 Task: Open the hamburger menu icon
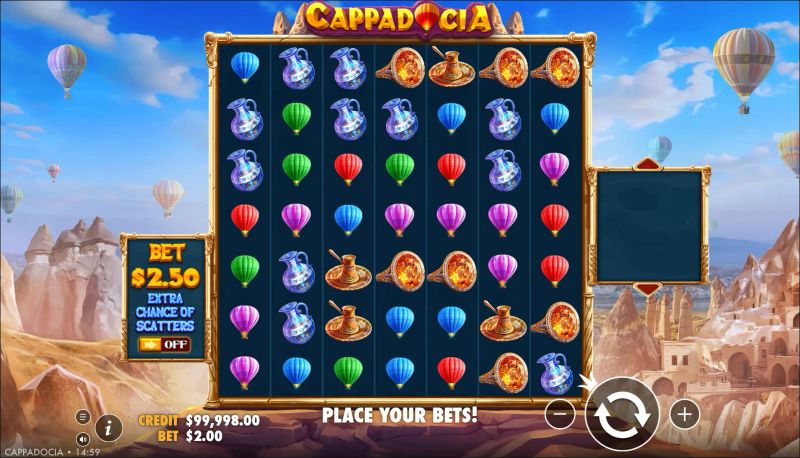click(83, 417)
